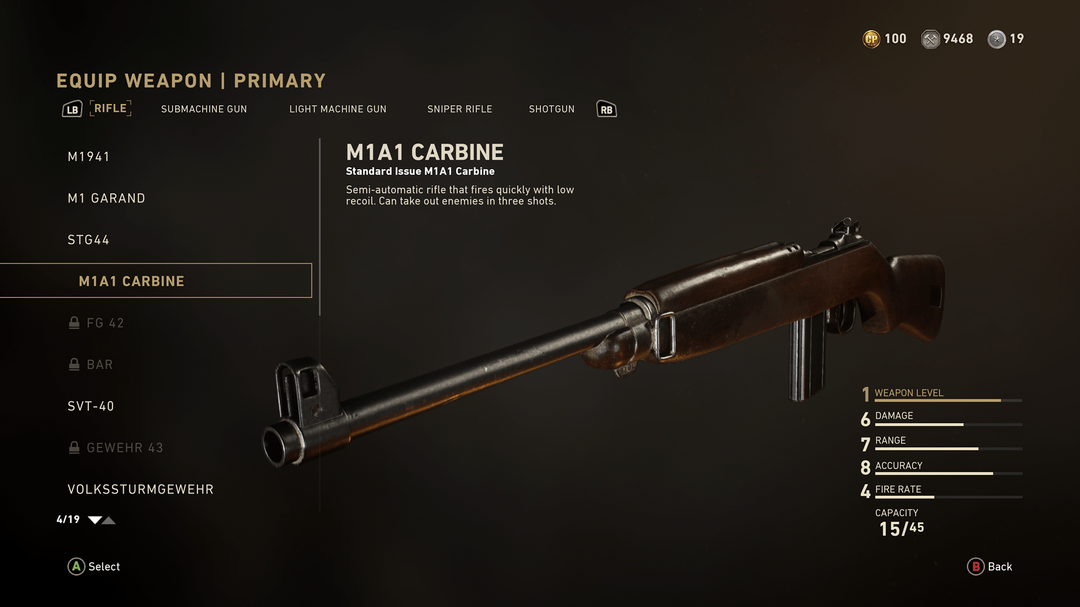Switch to the Rifle category tab
1080x607 pixels.
(111, 108)
